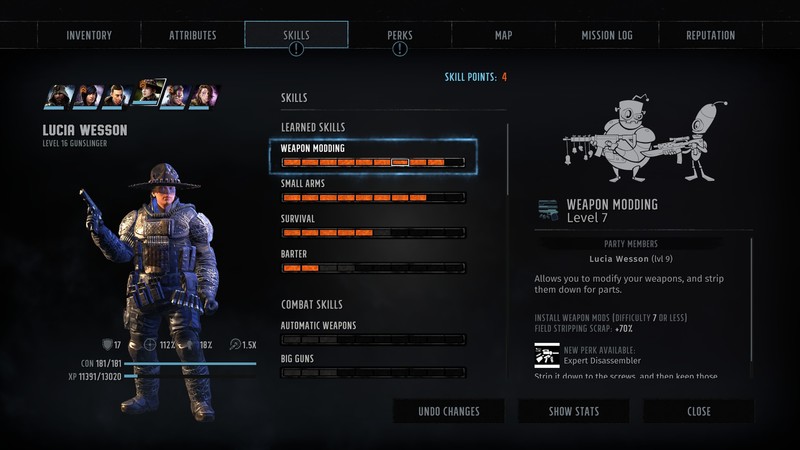This screenshot has height=450, width=800.
Task: Close the character screen
Action: pos(698,411)
